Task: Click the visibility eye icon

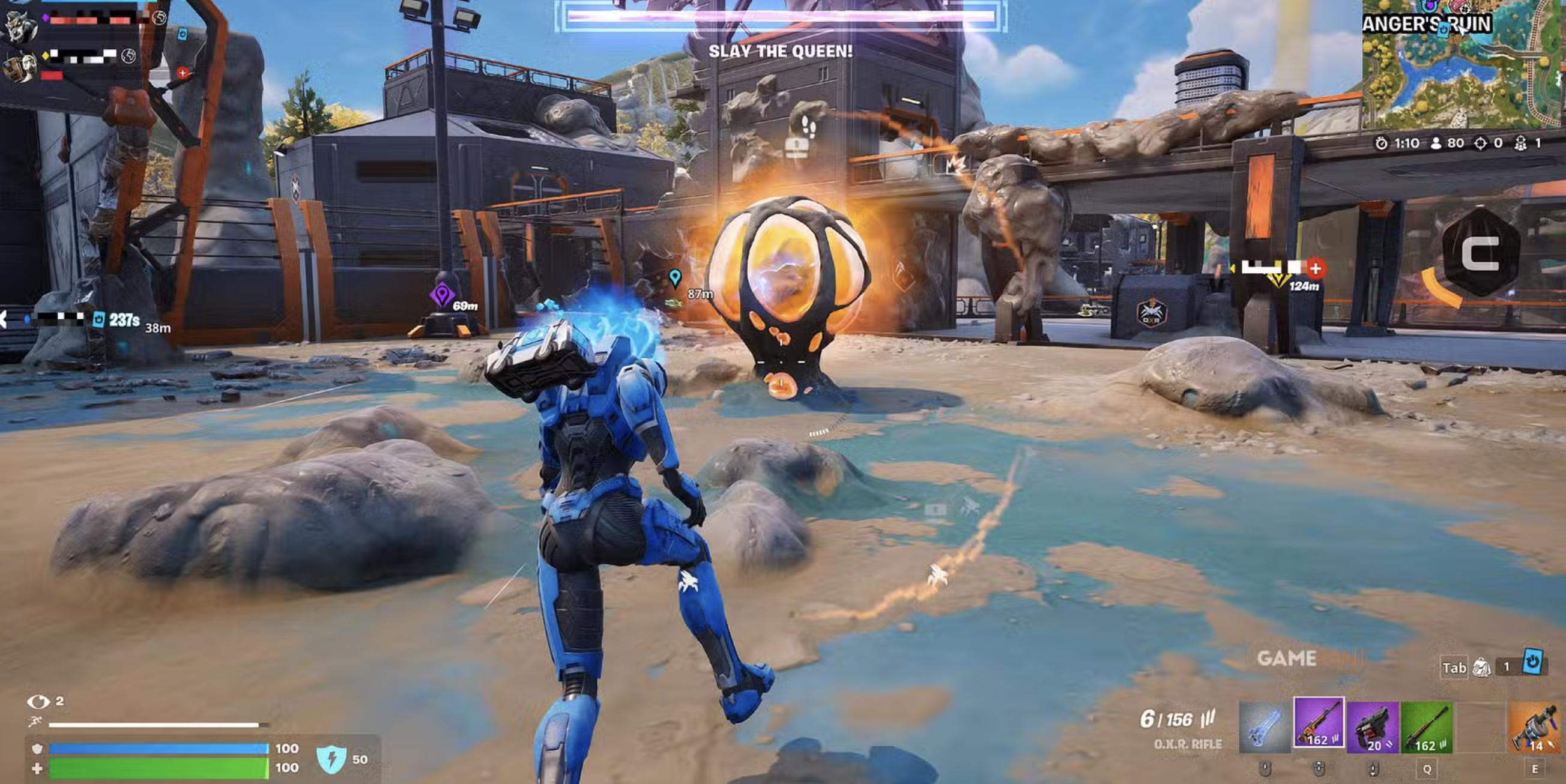Action: (38, 702)
